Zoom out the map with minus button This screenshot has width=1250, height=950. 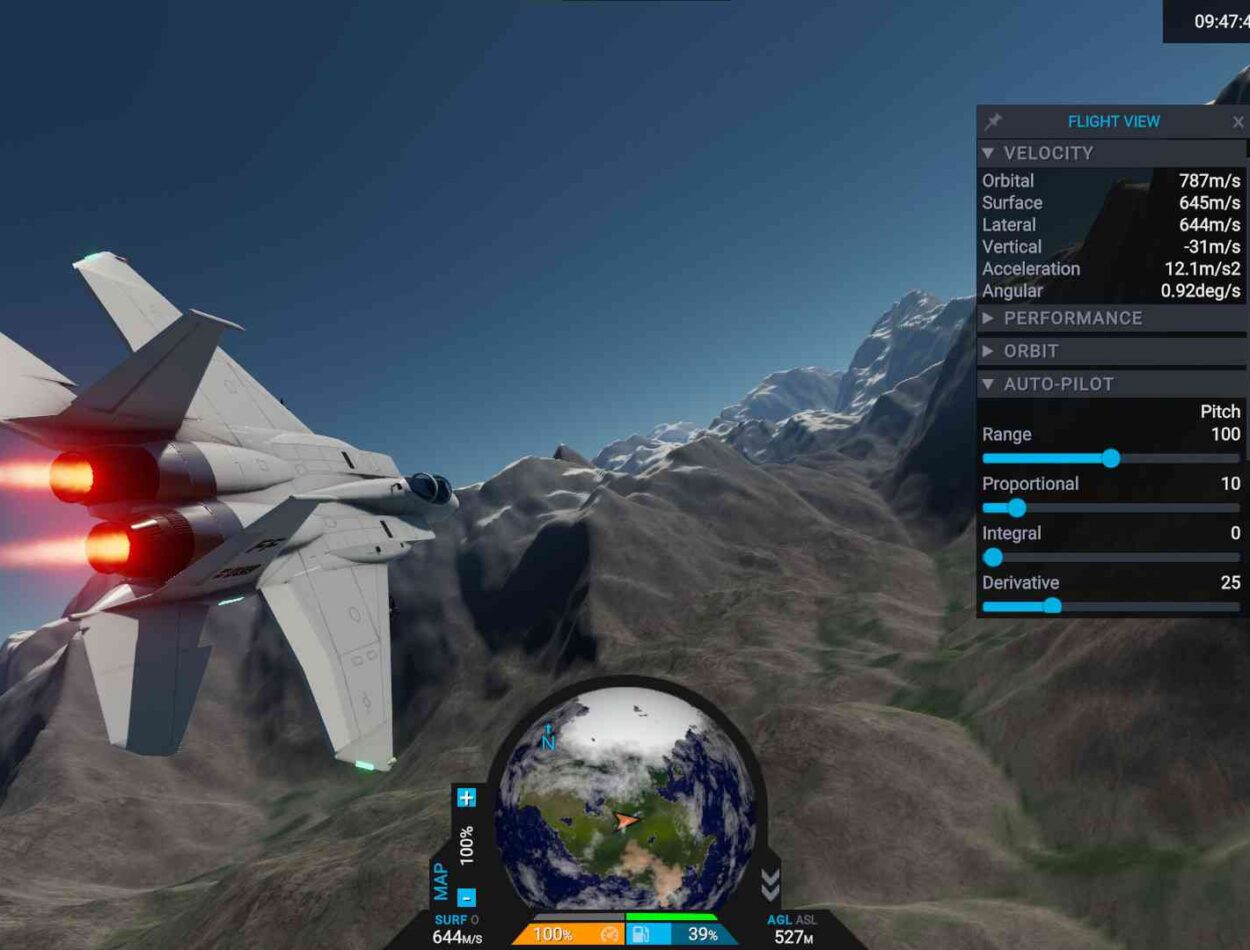pyautogui.click(x=466, y=897)
